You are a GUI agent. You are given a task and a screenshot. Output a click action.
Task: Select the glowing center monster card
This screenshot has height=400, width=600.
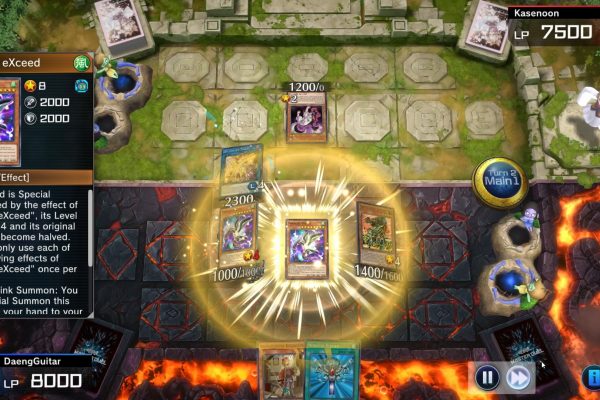click(306, 247)
